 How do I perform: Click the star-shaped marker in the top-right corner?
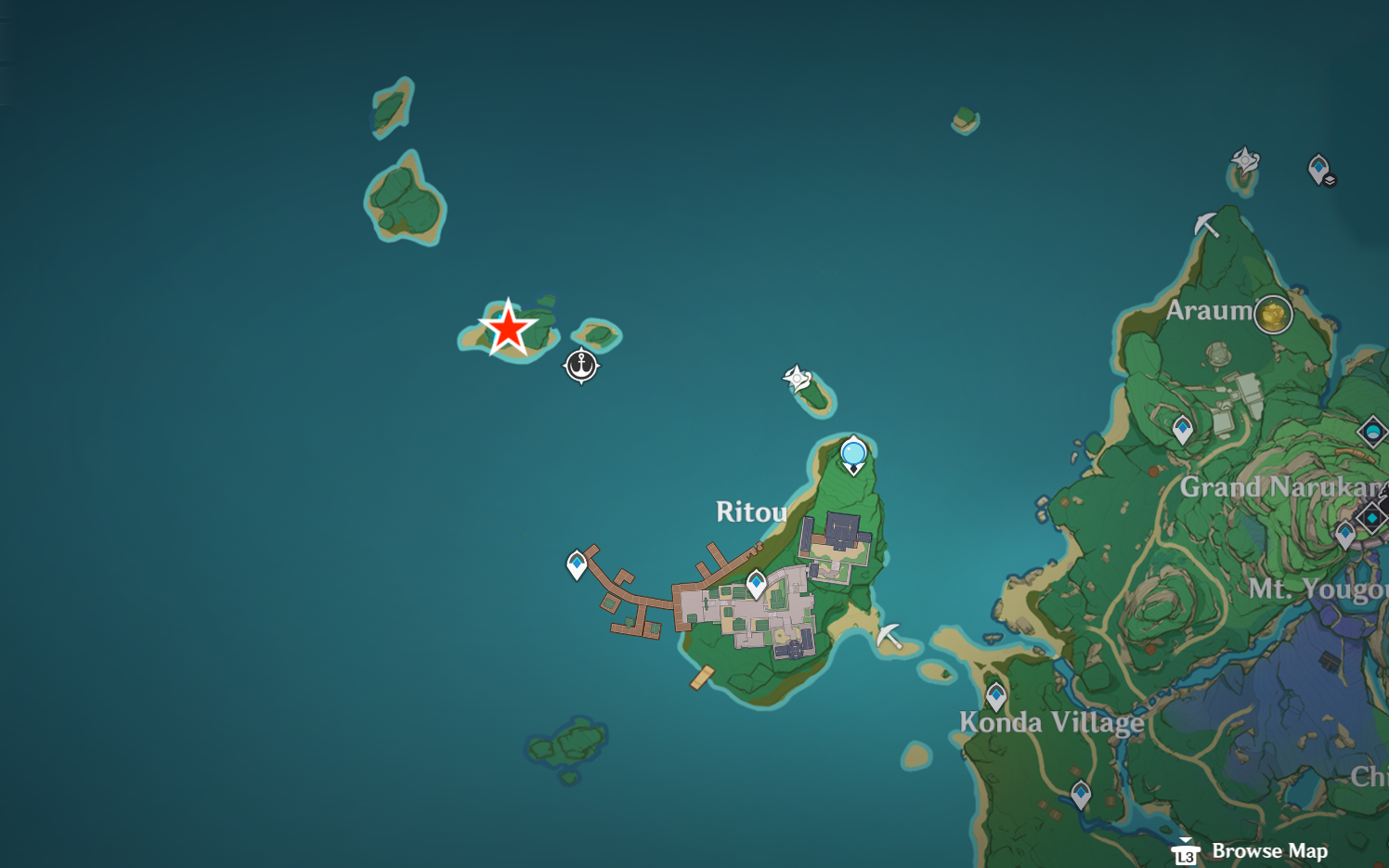1243,161
